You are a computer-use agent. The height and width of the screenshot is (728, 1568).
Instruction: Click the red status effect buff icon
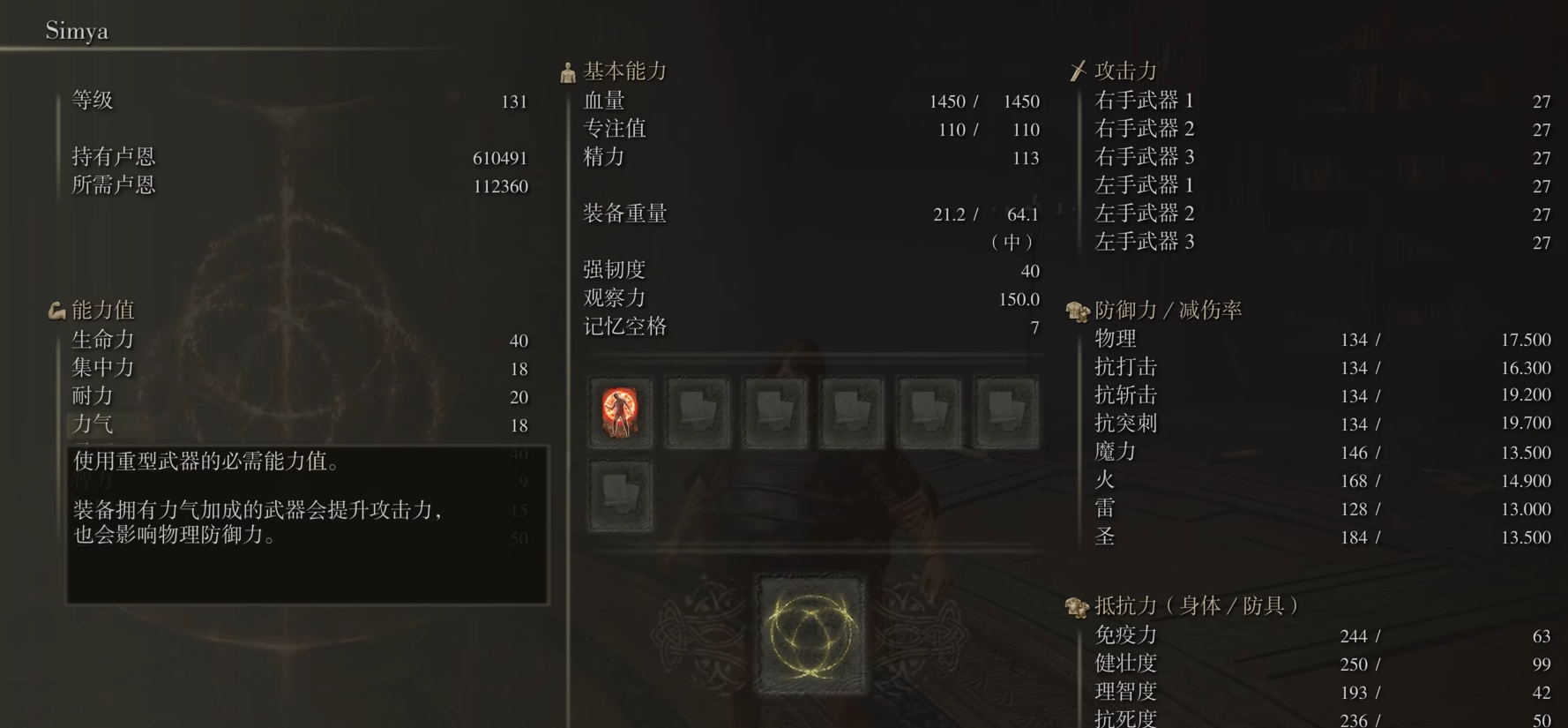(x=620, y=411)
